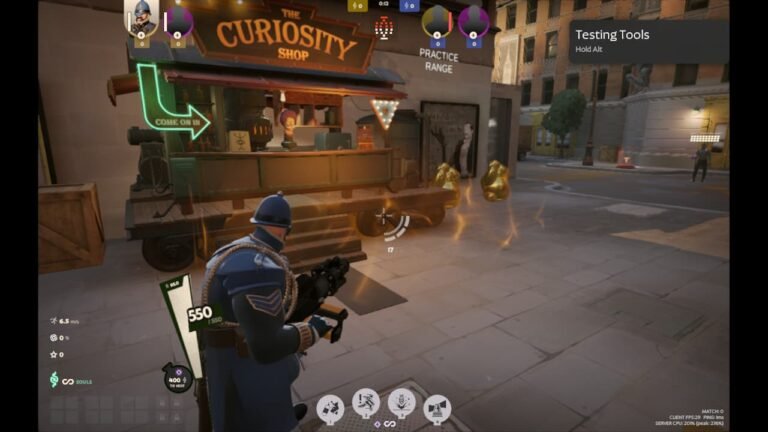Click the green Souls currency icon
768x432 pixels.
(x=55, y=380)
